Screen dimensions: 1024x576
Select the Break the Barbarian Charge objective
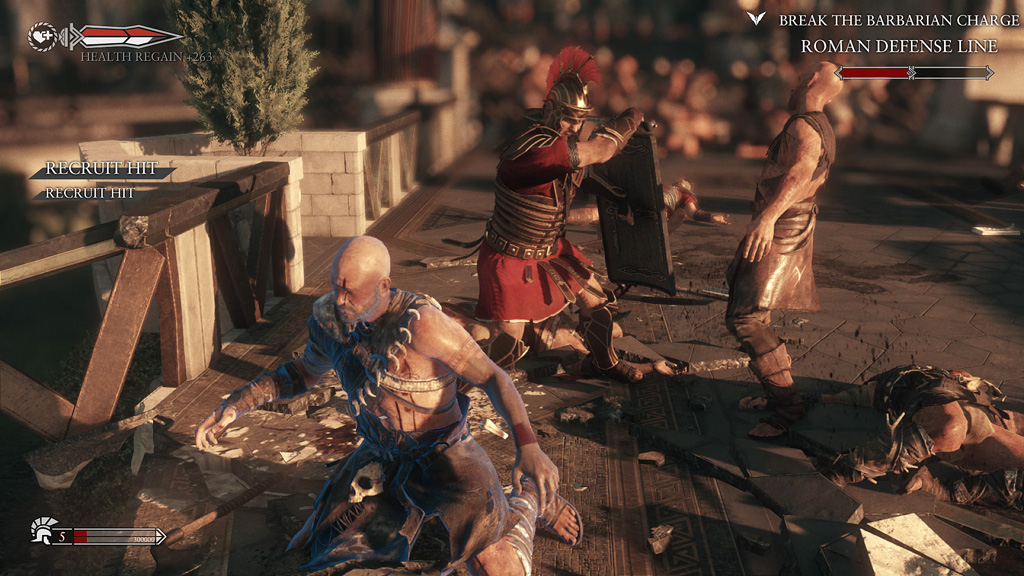pyautogui.click(x=888, y=20)
